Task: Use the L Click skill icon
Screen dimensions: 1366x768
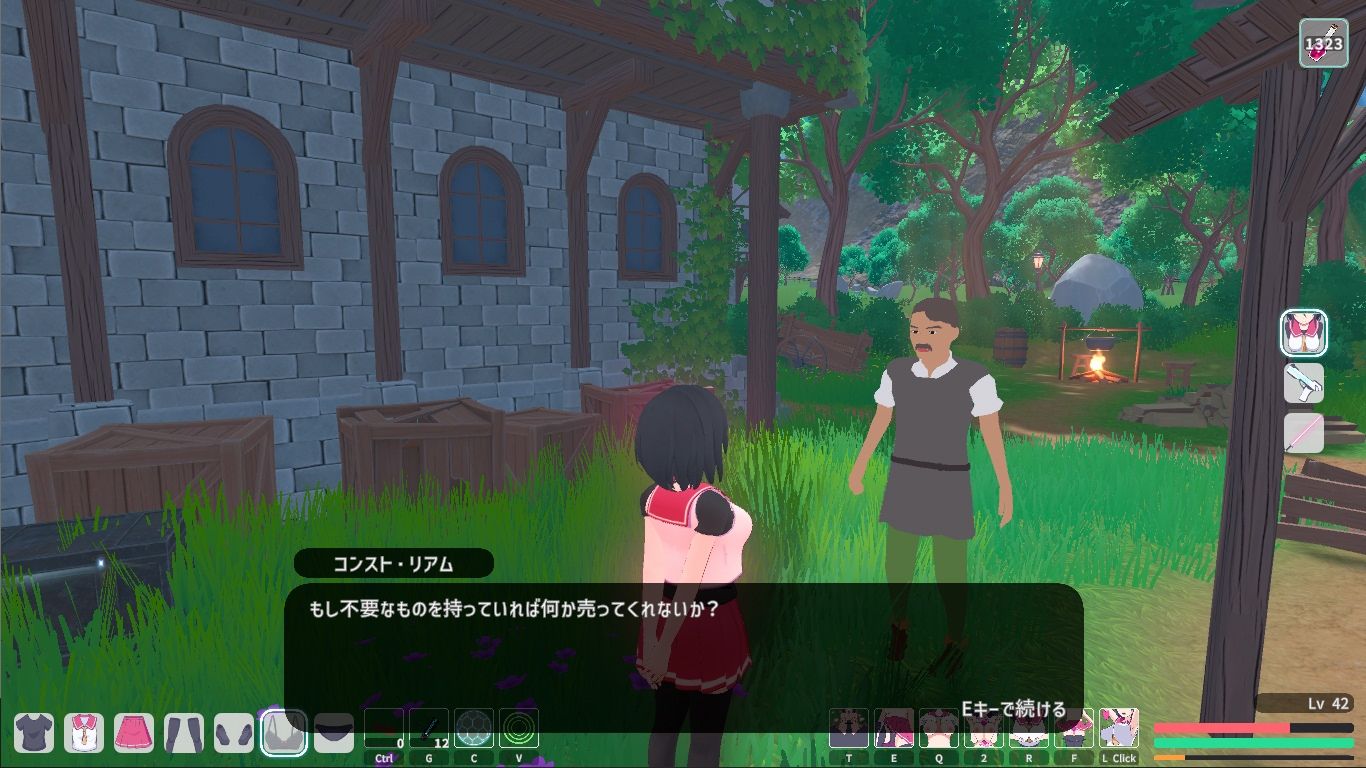Action: 1118,729
